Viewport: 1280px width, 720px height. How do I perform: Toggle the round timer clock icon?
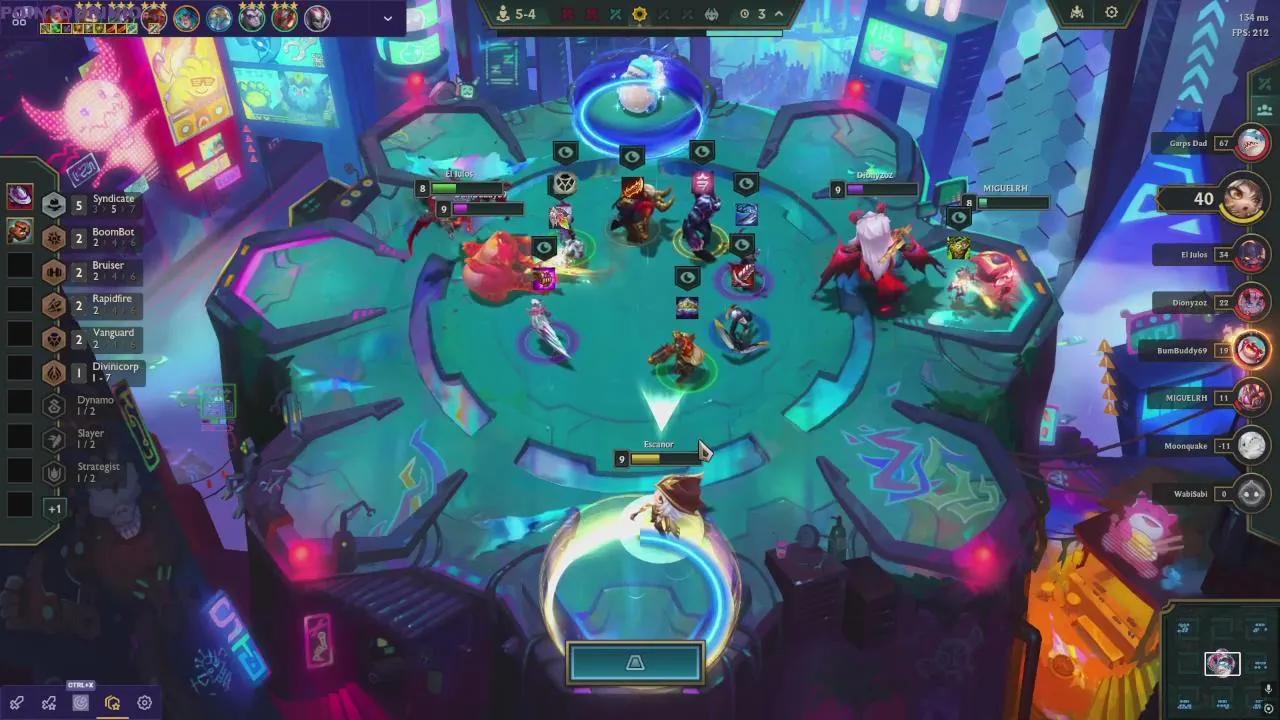[745, 14]
